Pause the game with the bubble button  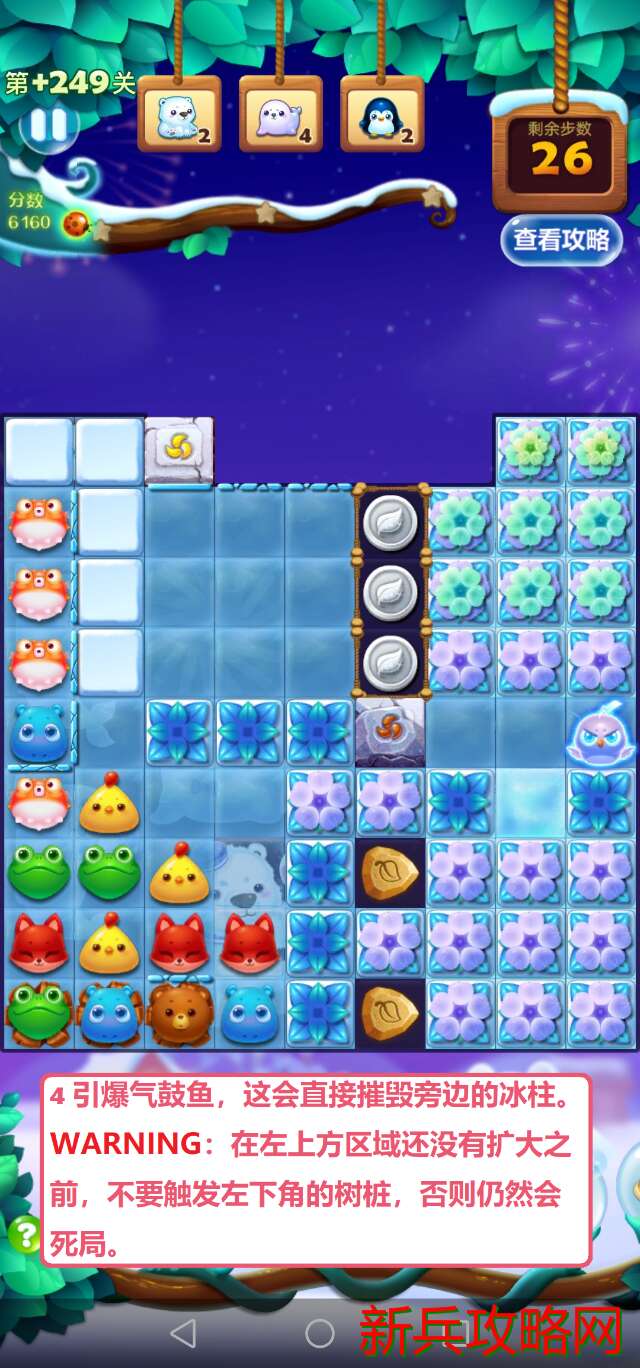(x=48, y=126)
